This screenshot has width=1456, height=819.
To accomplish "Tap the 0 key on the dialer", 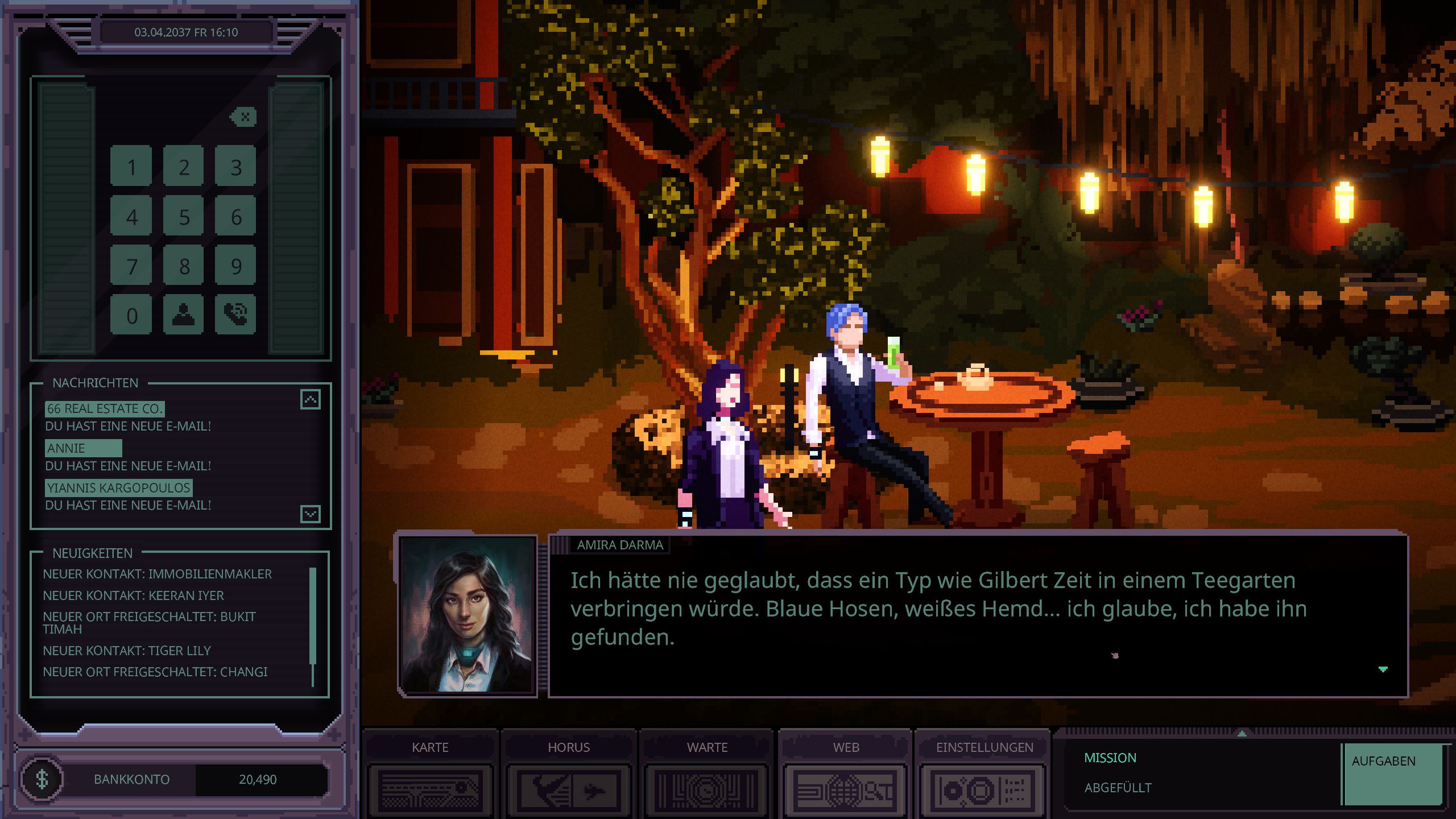I will [x=131, y=315].
